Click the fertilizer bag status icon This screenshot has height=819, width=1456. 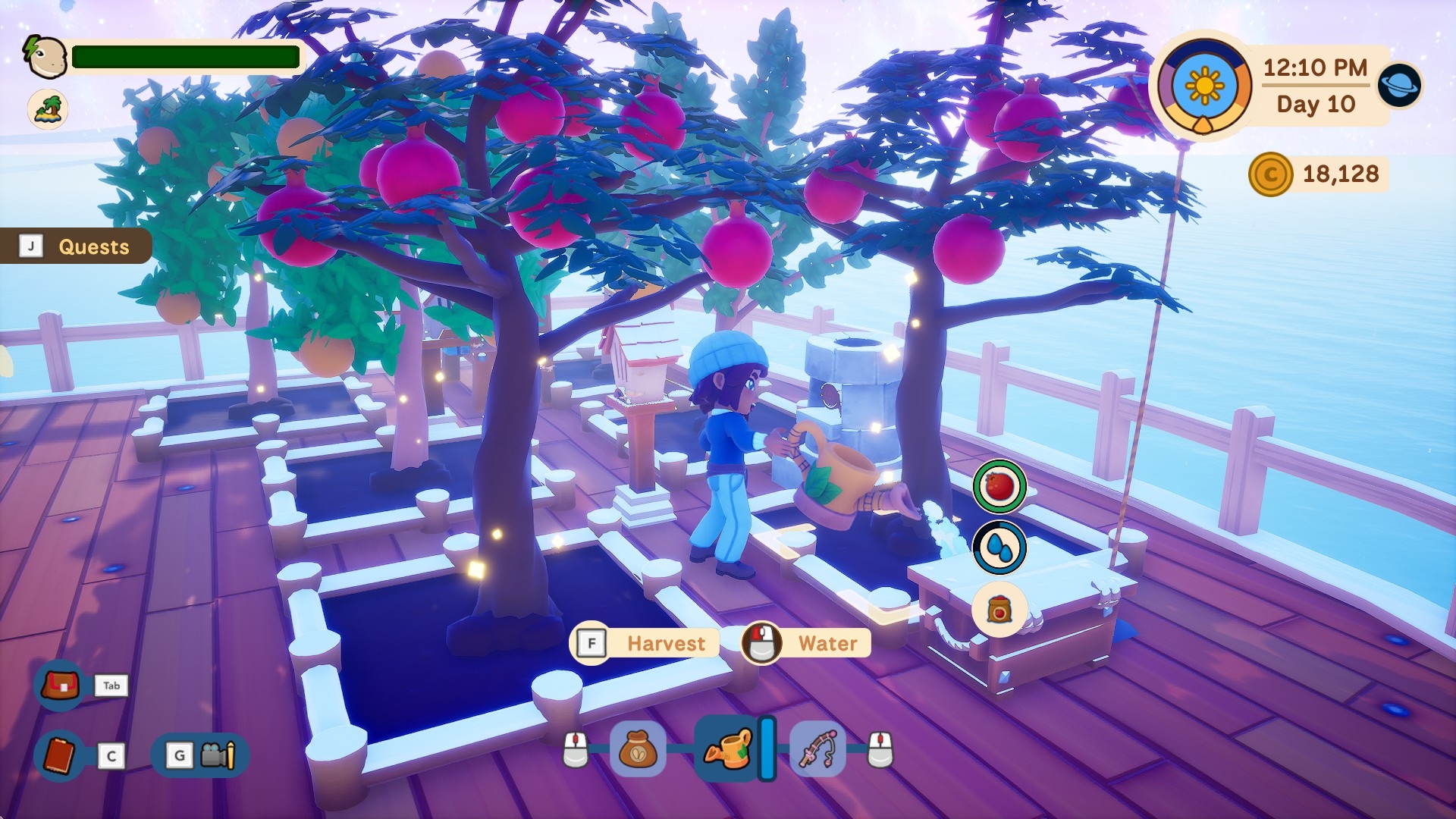[999, 609]
